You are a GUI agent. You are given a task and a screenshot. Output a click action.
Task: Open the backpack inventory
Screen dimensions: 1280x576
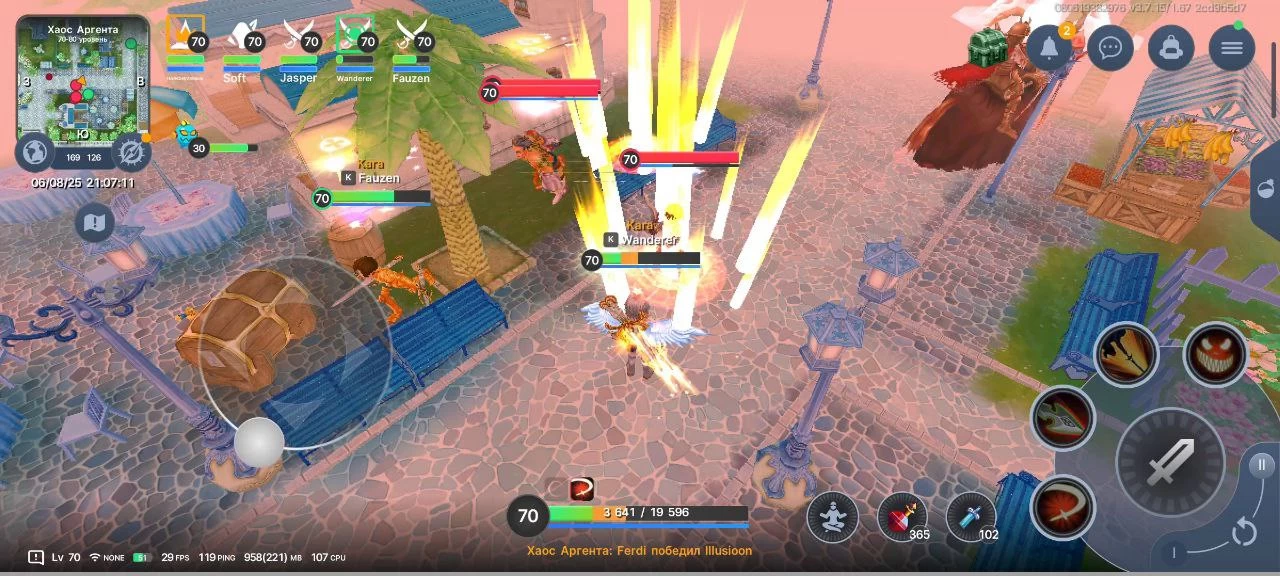[1171, 47]
